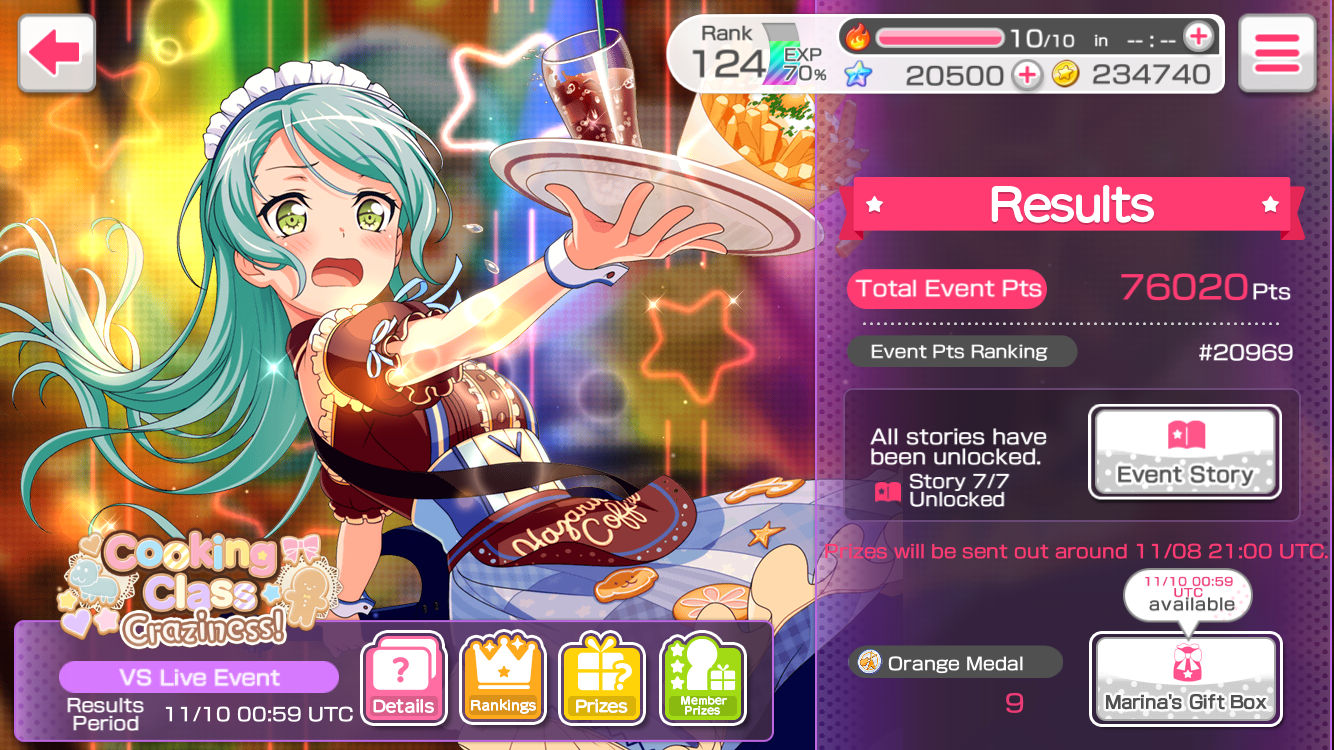Open Marina's Gift Box
Image resolution: width=1334 pixels, height=750 pixels.
pyautogui.click(x=1185, y=678)
